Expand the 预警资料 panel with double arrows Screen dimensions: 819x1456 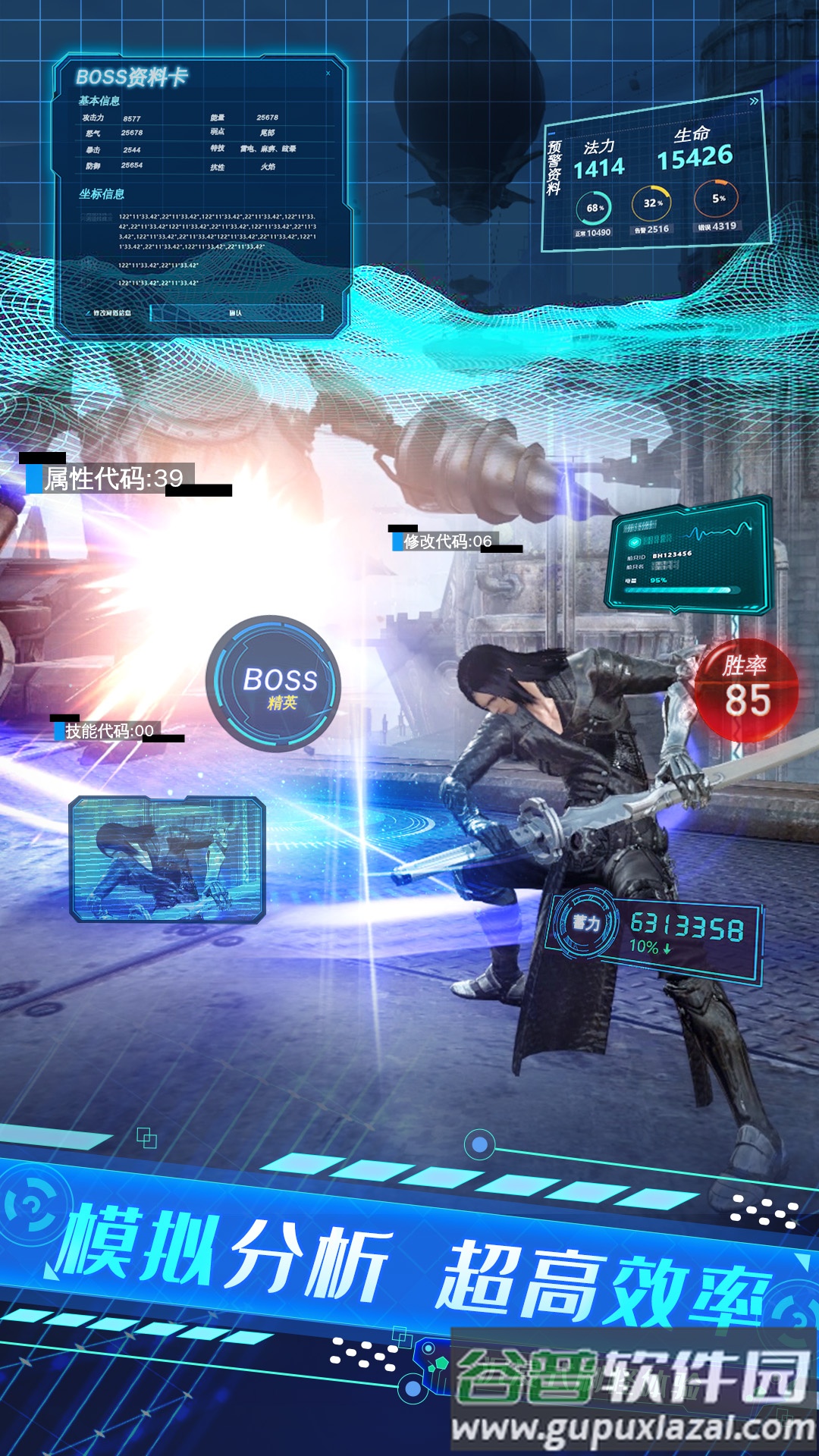[x=753, y=101]
